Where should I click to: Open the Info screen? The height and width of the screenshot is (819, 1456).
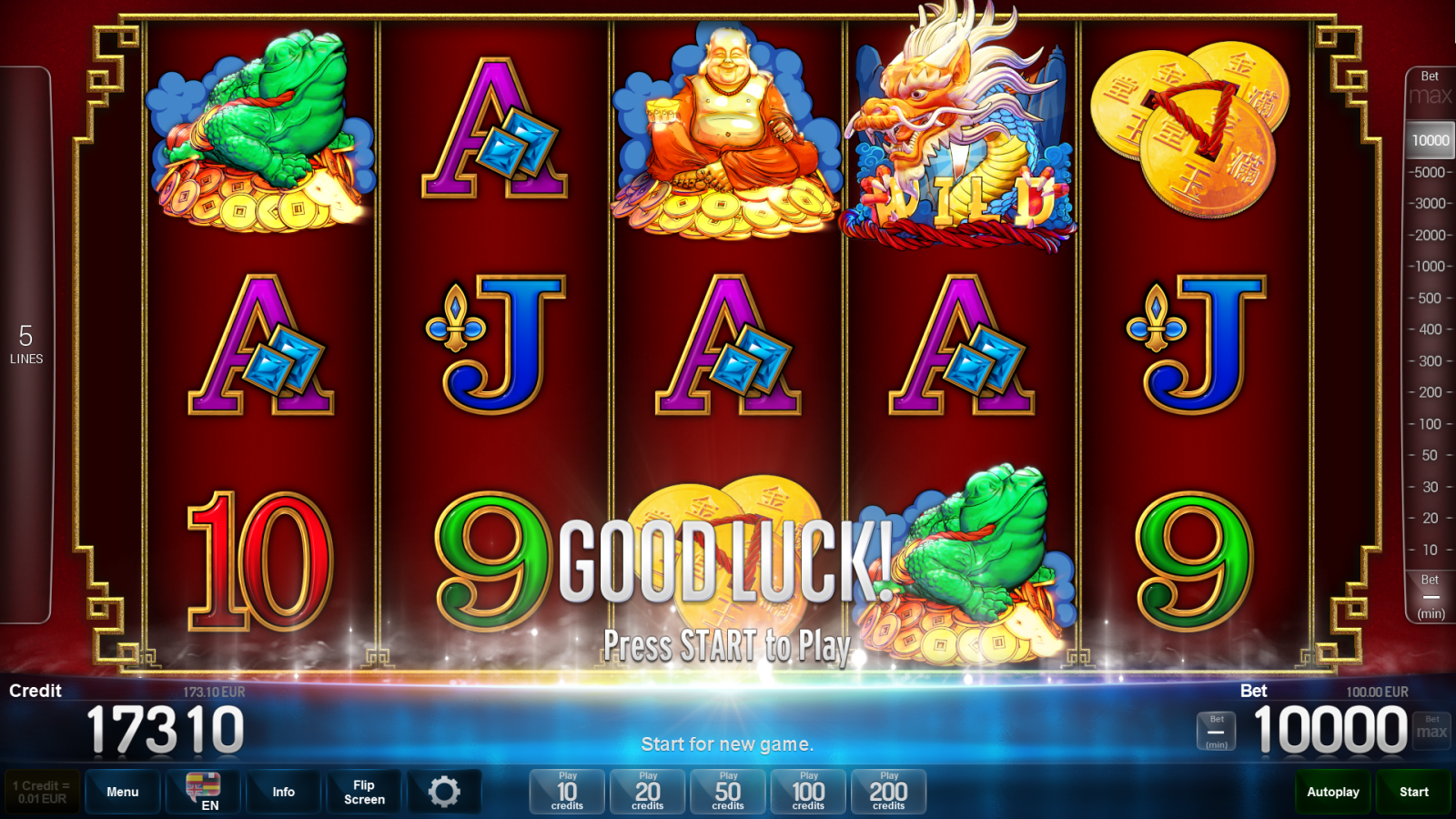coord(283,791)
